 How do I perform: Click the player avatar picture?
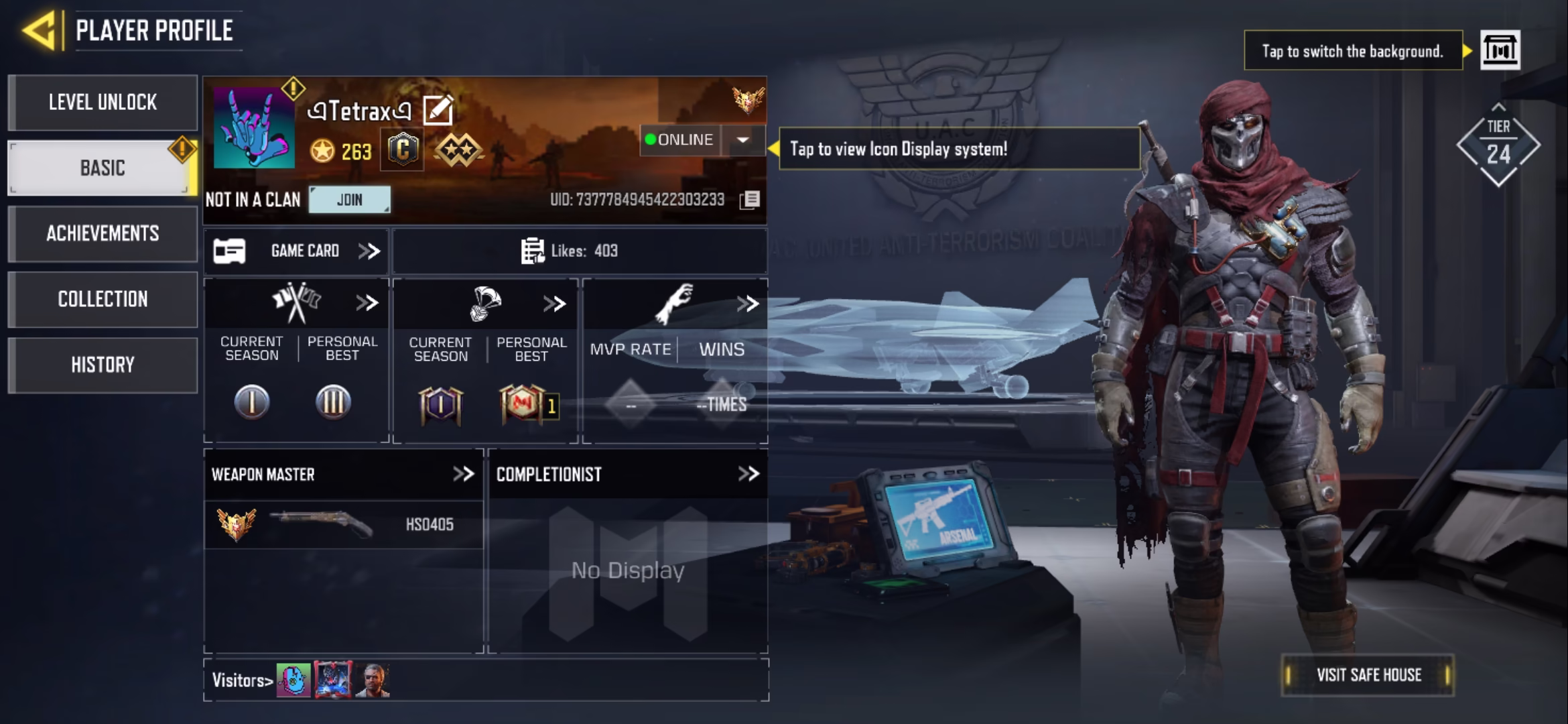254,127
